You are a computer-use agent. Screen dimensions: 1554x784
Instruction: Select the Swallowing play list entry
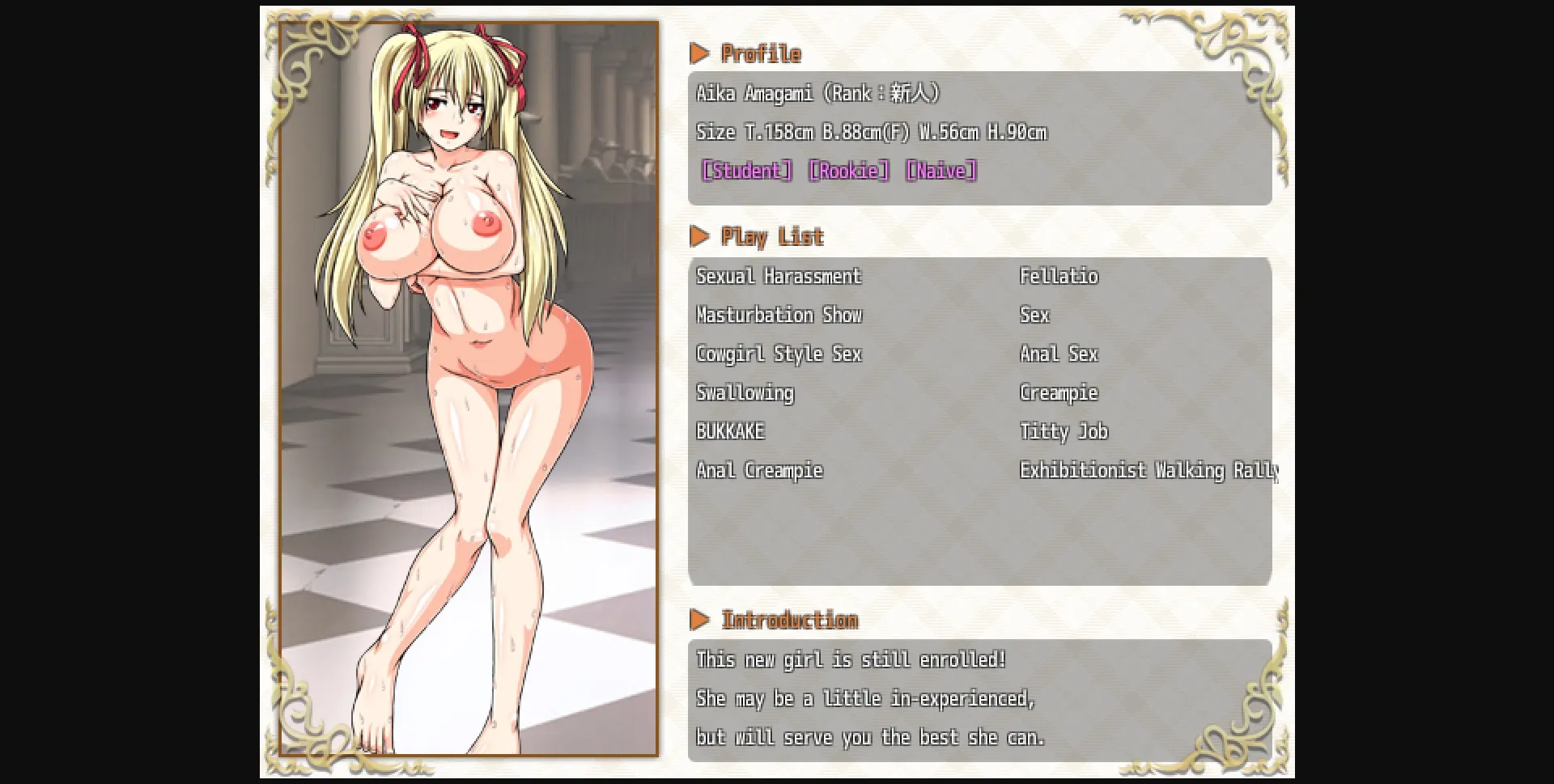click(745, 392)
